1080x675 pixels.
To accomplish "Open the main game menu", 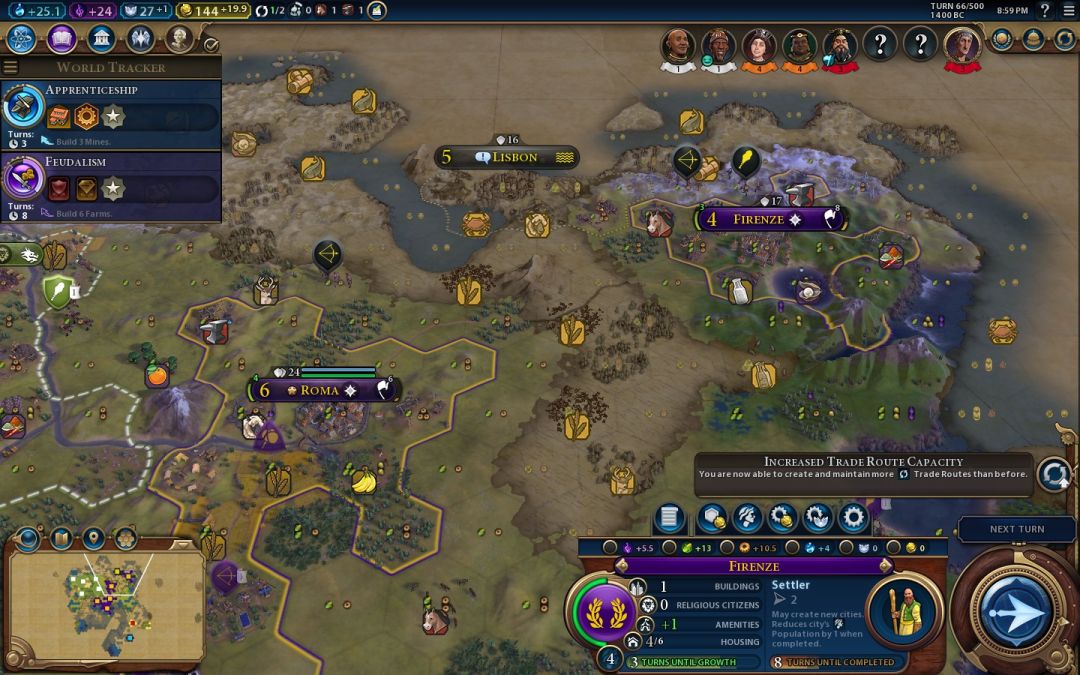I will pos(1068,10).
